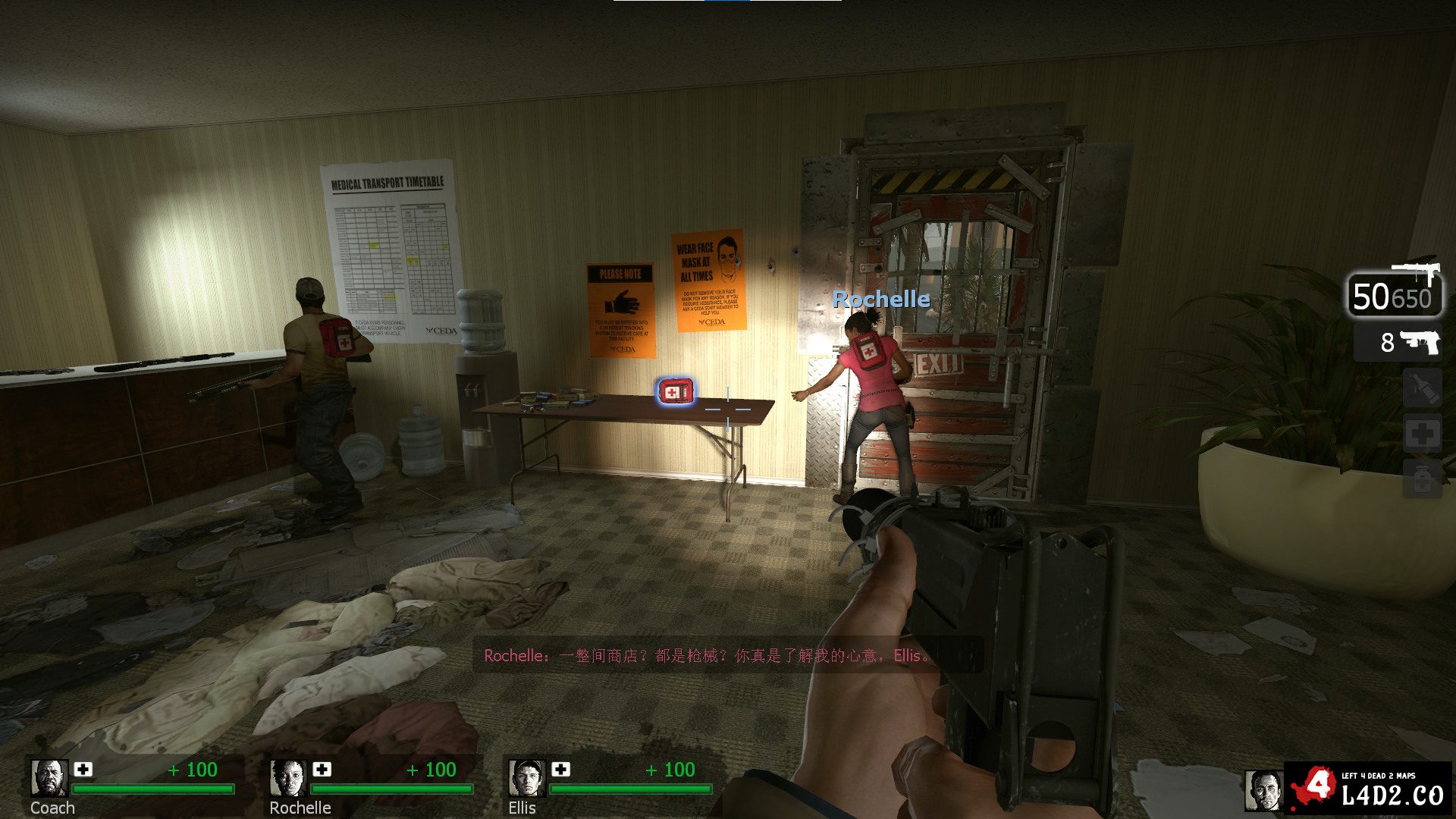
Task: Select your own survivor portrait beside the logo
Action: tap(1263, 790)
